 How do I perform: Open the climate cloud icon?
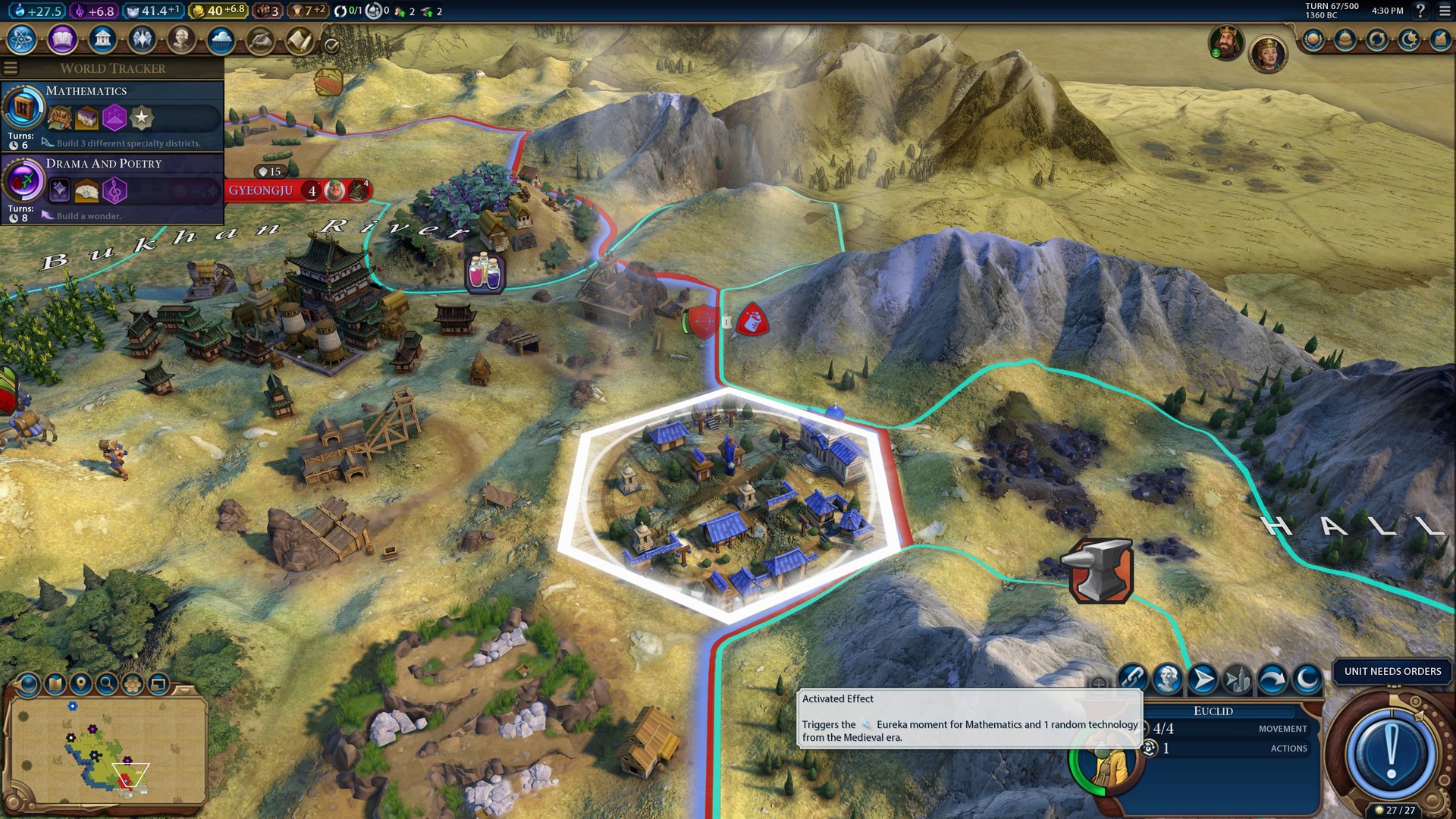[x=221, y=39]
